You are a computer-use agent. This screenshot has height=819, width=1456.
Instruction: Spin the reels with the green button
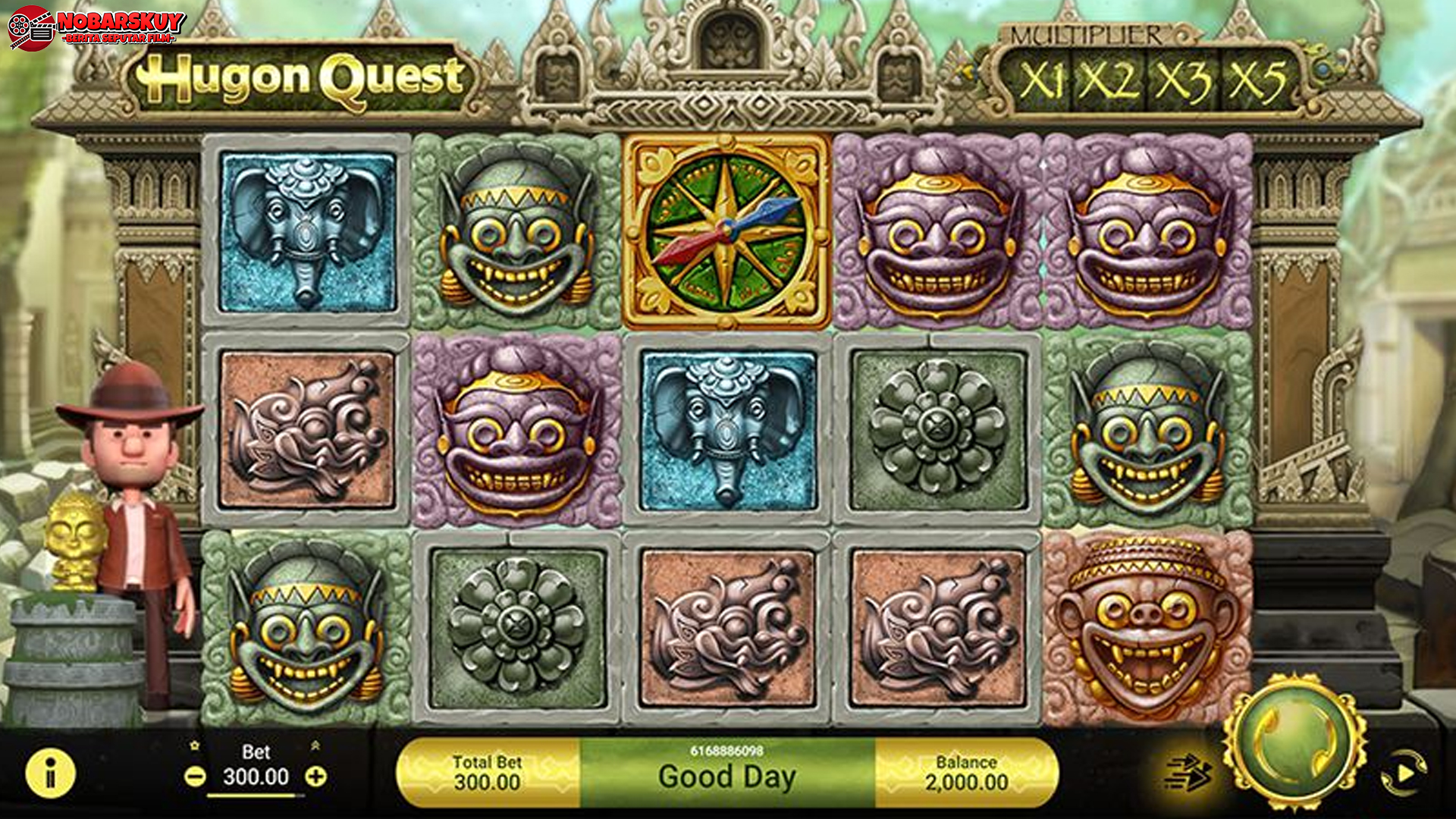coord(1295,742)
